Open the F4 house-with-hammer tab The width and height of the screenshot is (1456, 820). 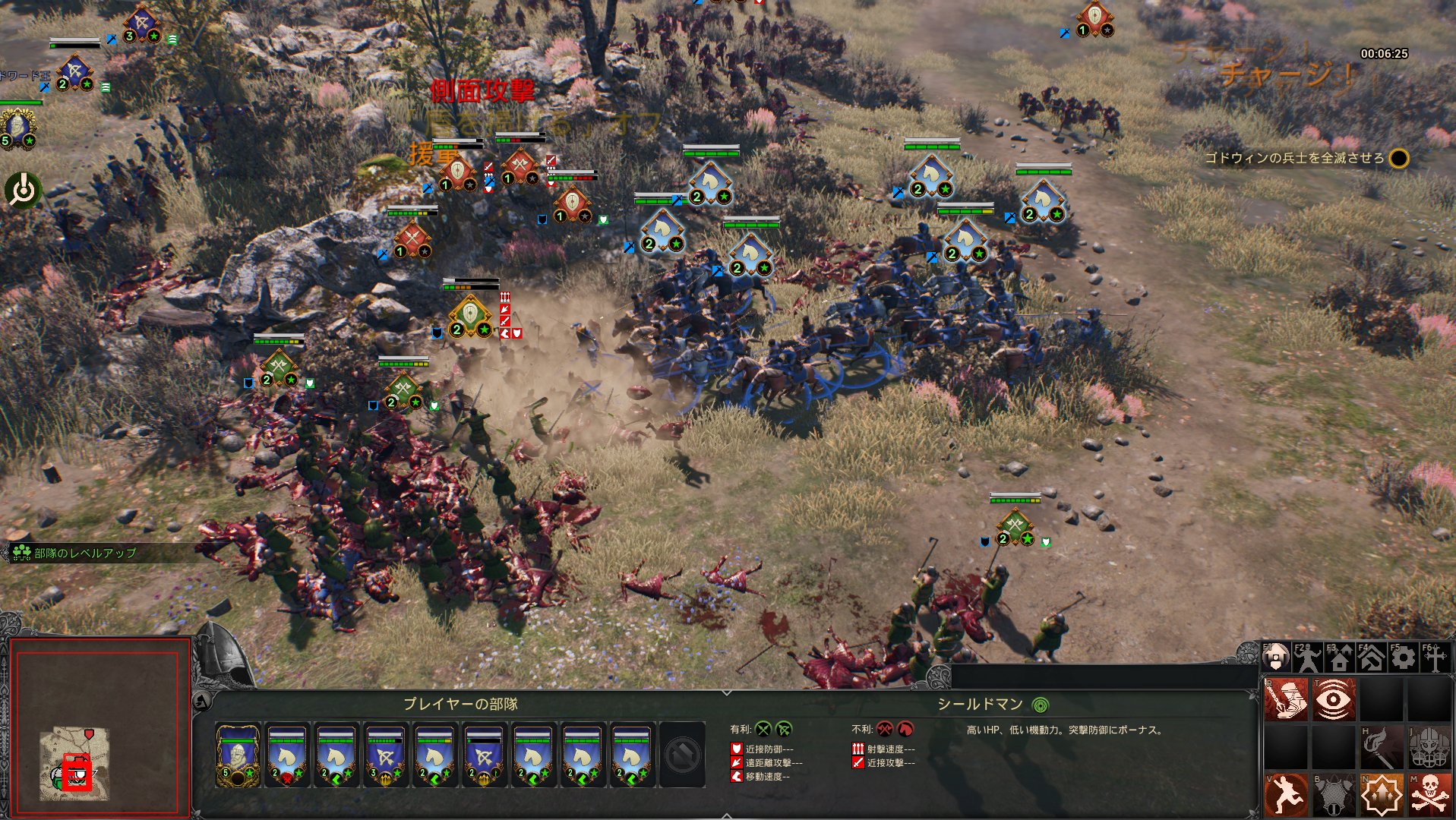[x=1371, y=658]
